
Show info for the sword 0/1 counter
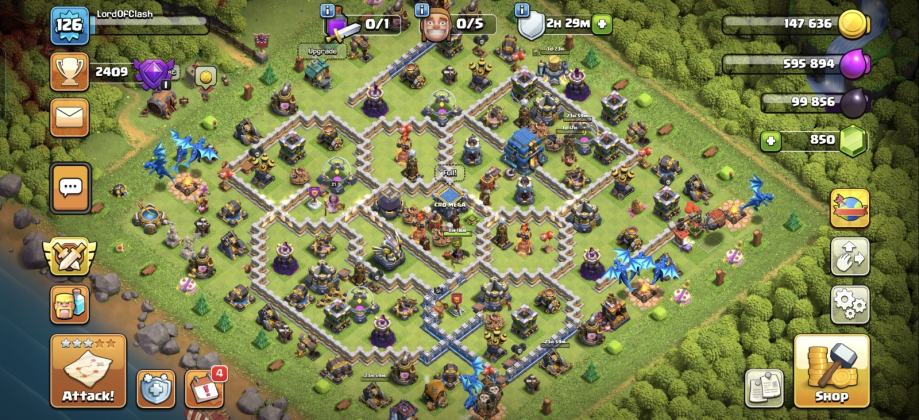click(x=327, y=10)
